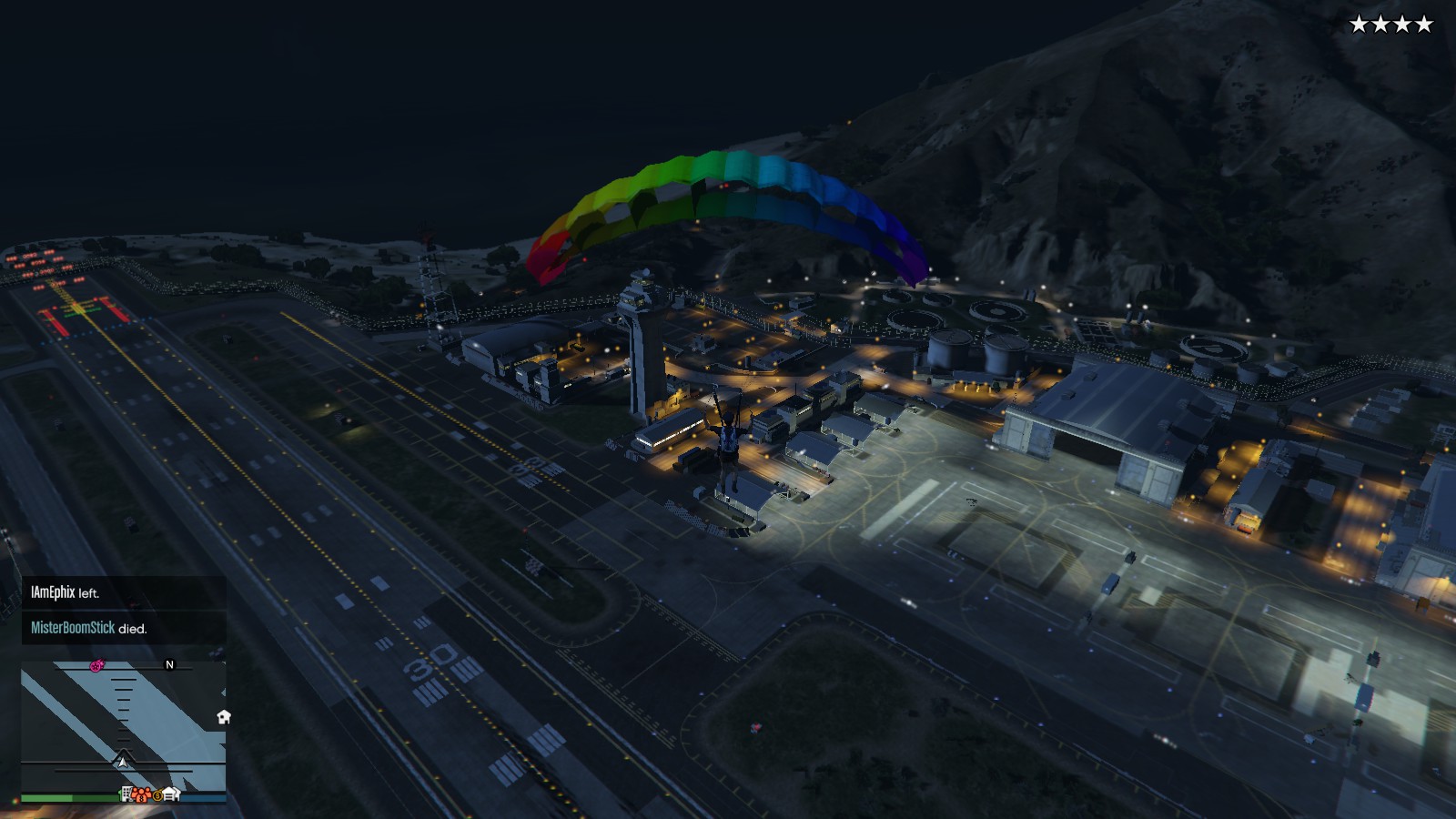Select the white player arrow on radar

click(x=122, y=761)
